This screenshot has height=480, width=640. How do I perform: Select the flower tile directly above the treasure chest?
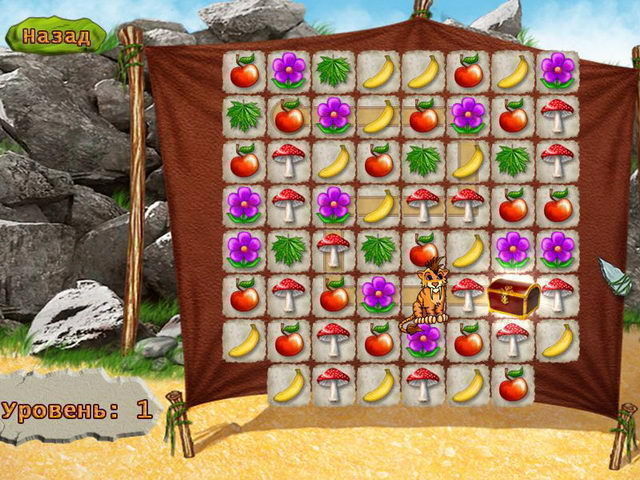[513, 249]
